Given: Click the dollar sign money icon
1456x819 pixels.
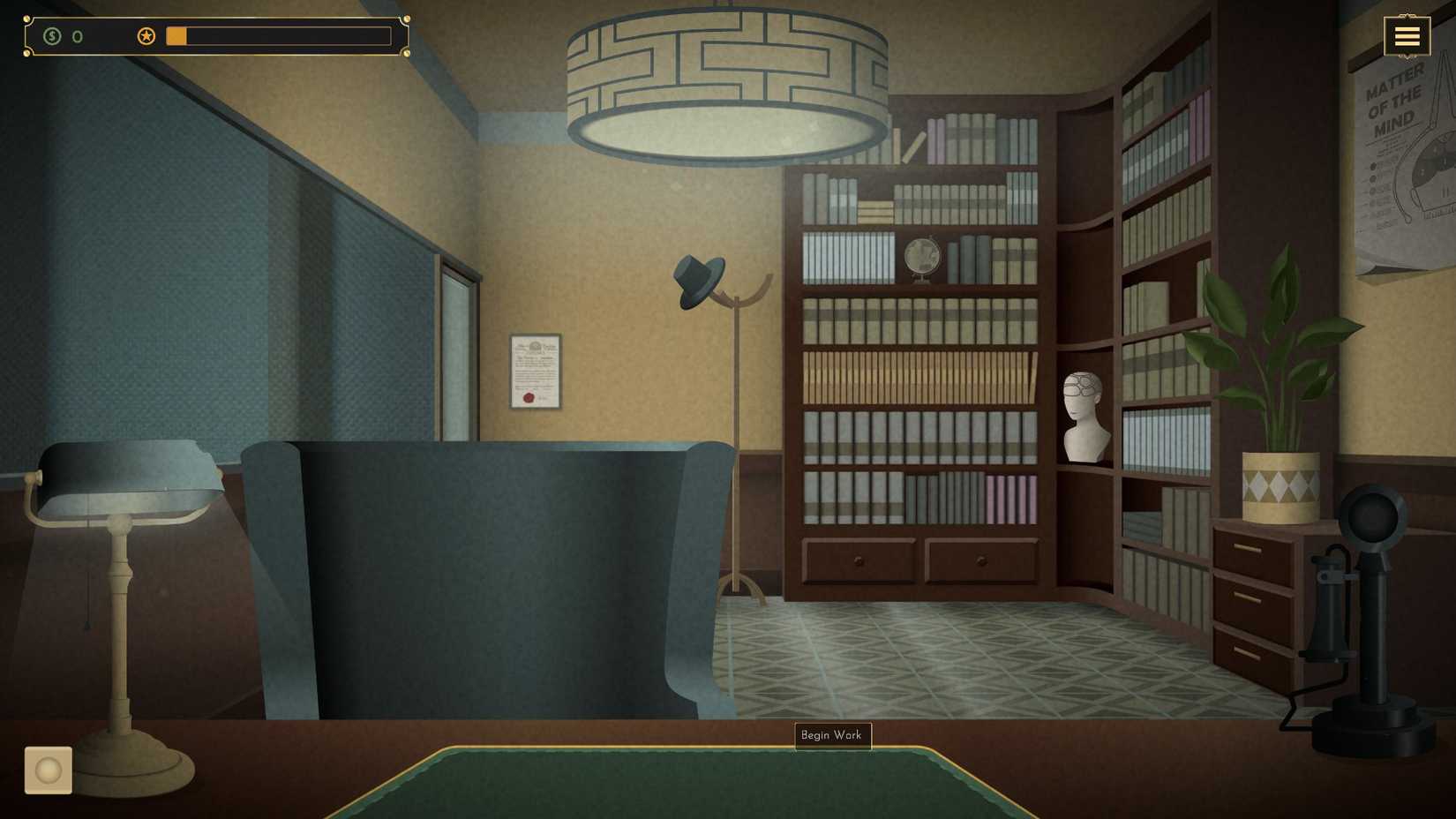Looking at the screenshot, I should pos(53,36).
